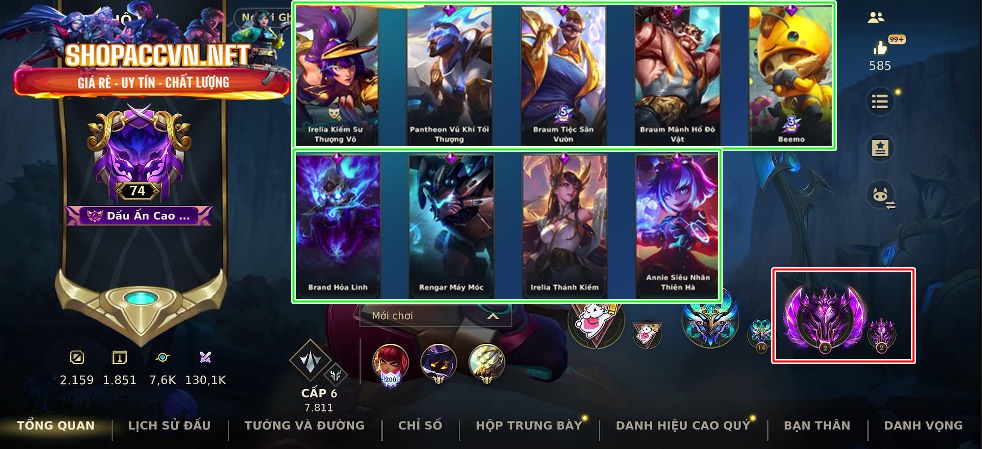Open the Hộp Trưng Bày tab
Viewport: 982px width, 449px height.
[x=529, y=425]
